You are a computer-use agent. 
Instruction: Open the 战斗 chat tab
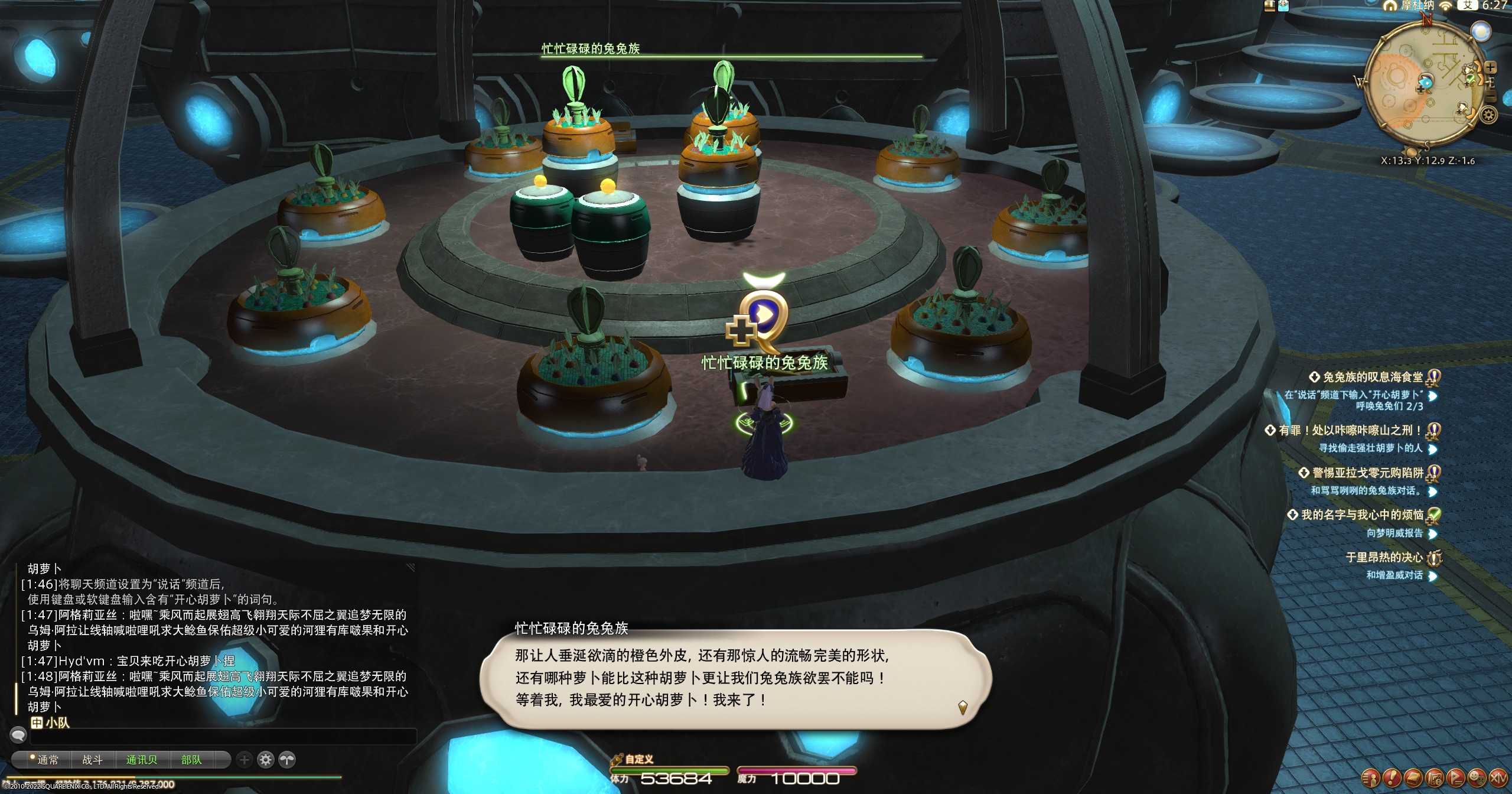tap(92, 760)
